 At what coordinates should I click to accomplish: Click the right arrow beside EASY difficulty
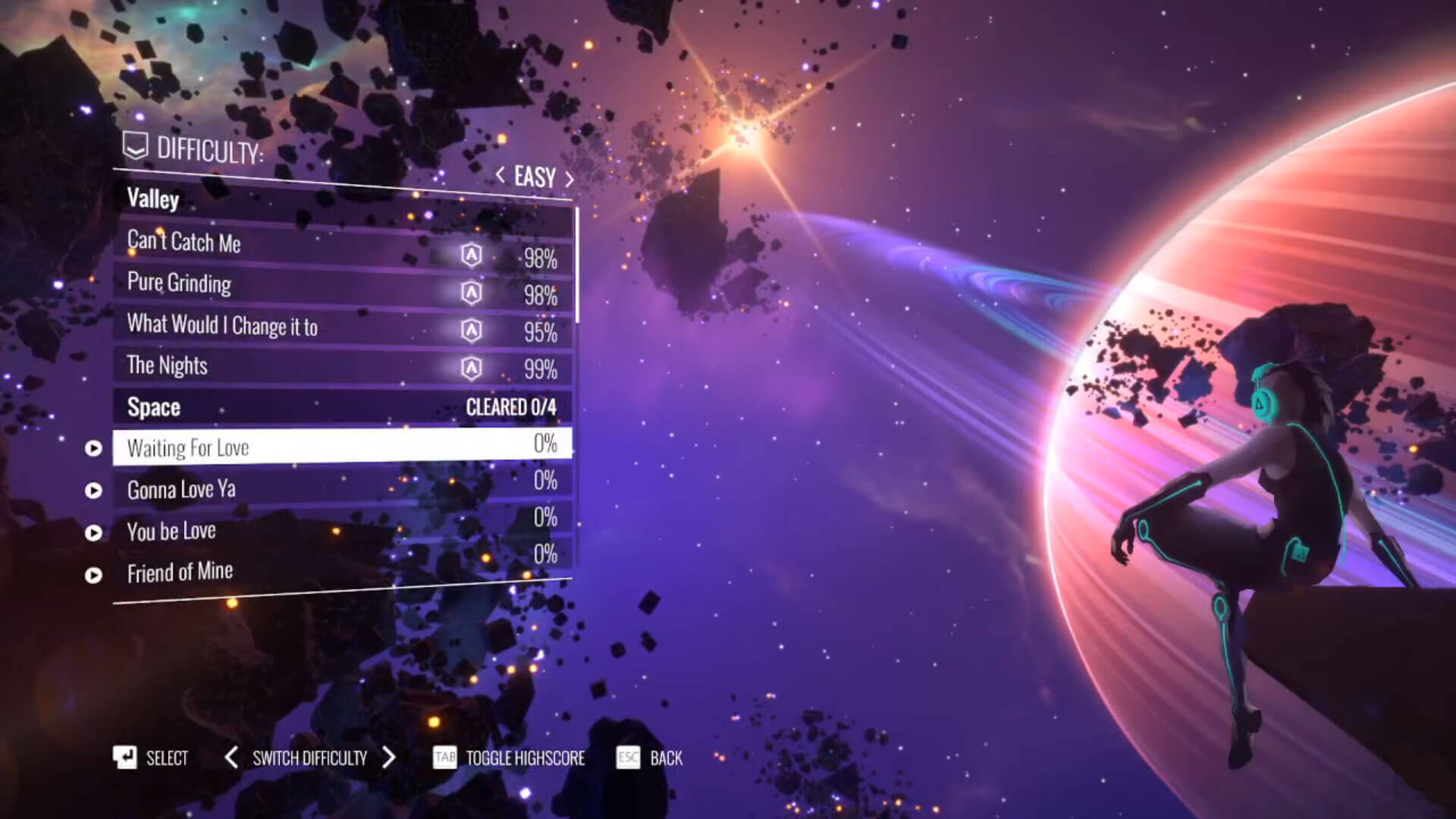(569, 179)
